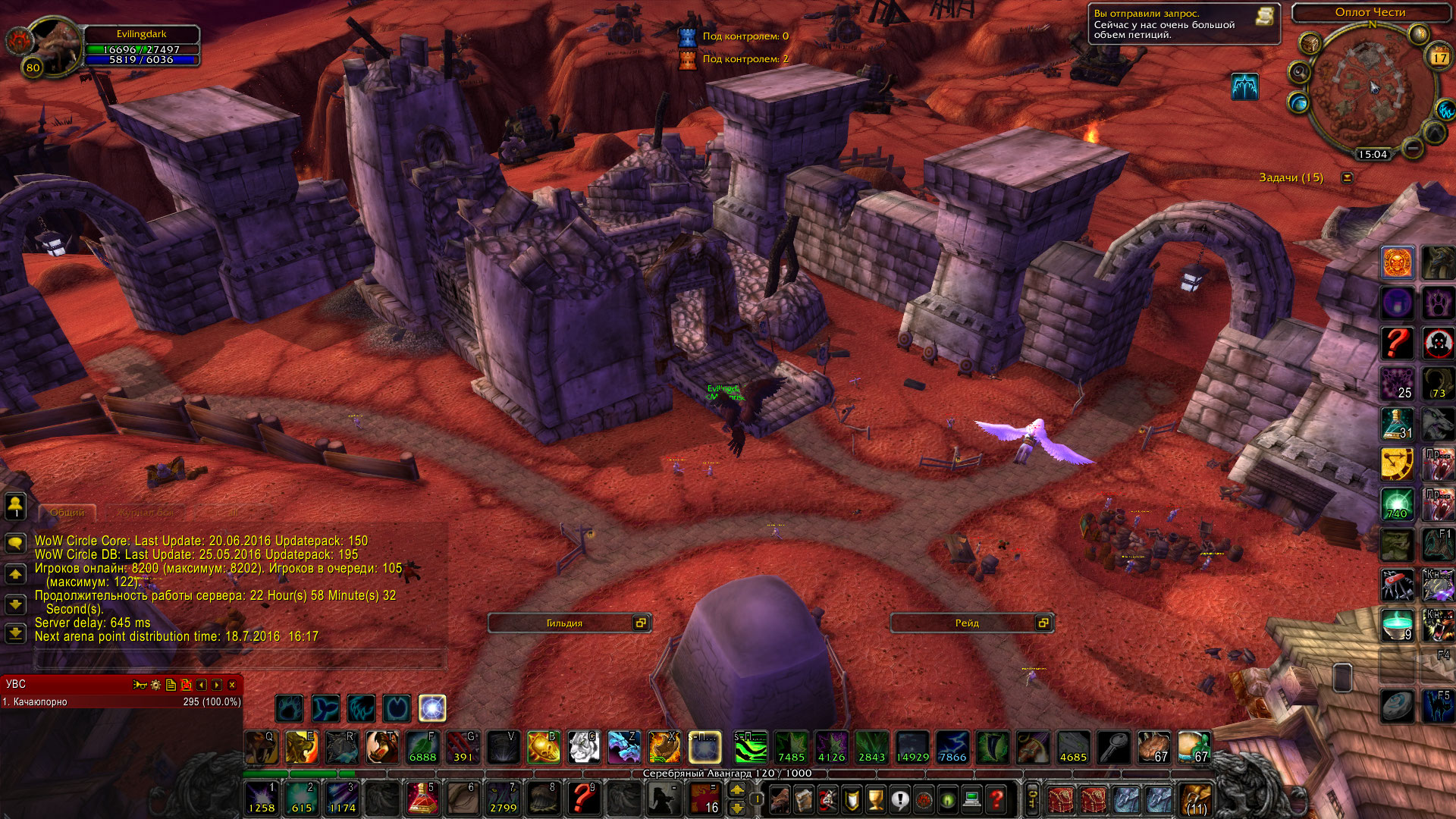
Task: Use the red potion in slot 5
Action: pos(422,798)
